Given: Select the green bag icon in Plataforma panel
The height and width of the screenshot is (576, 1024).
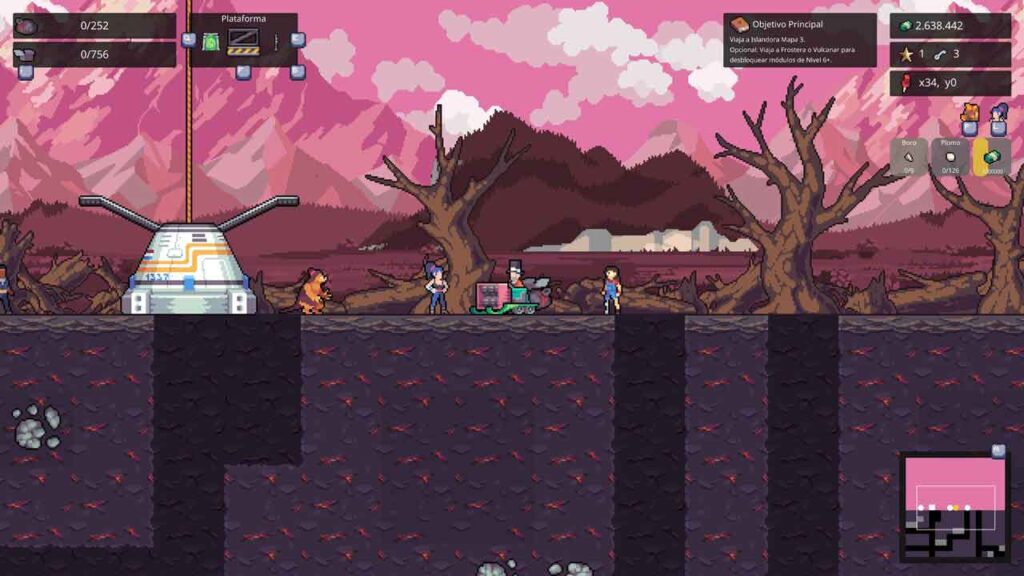Looking at the screenshot, I should tap(211, 42).
